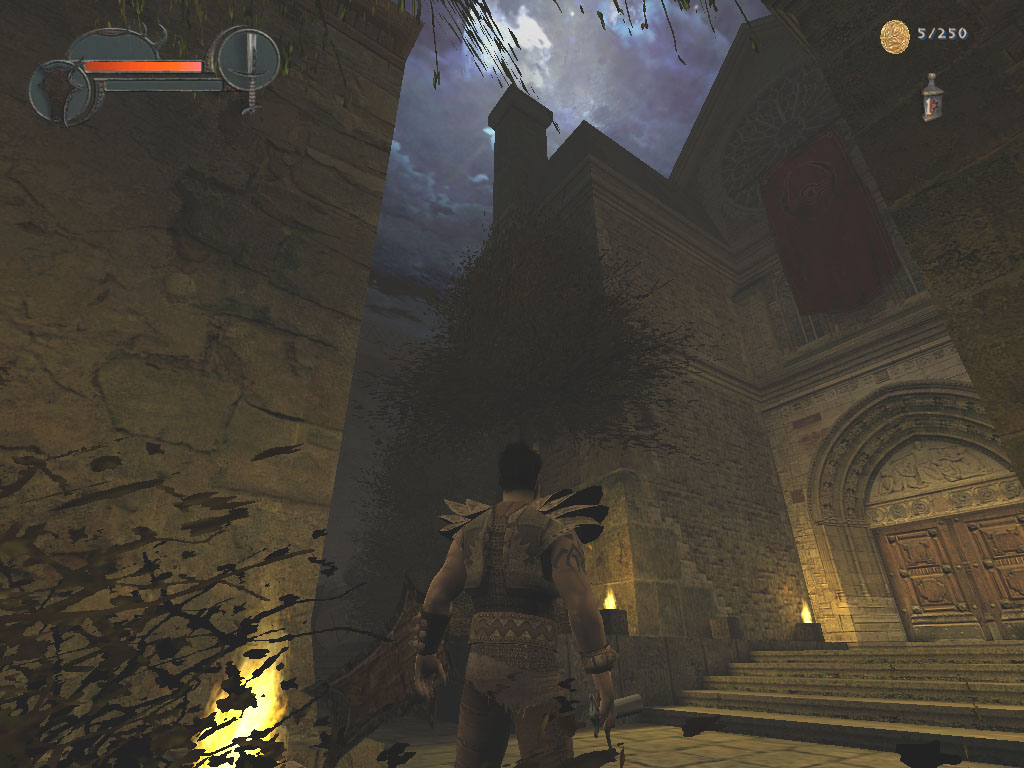Click the gold coin icon

click(x=894, y=36)
